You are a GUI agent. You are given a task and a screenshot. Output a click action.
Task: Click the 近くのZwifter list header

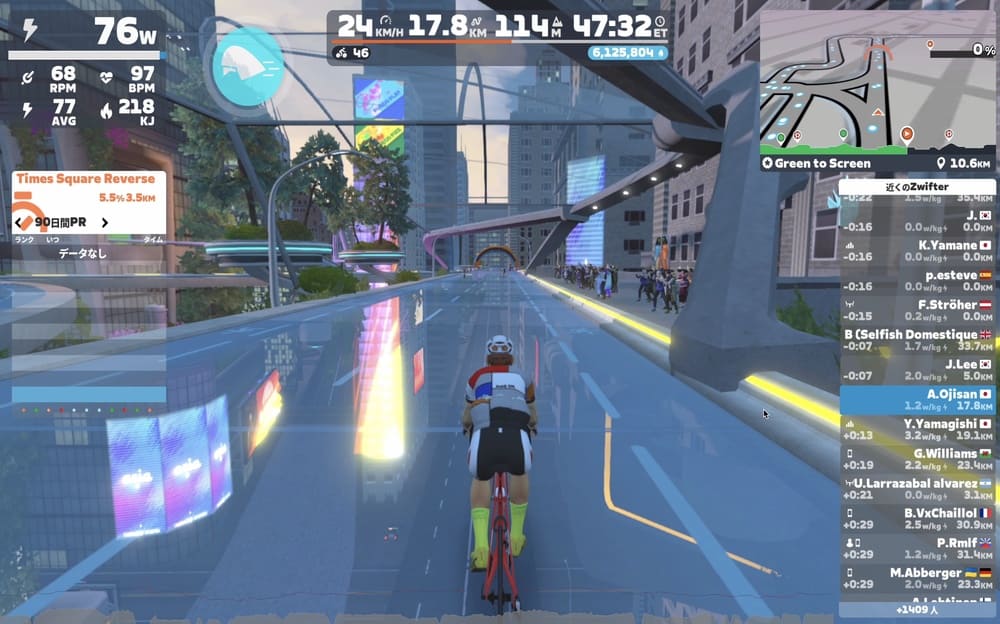[918, 187]
